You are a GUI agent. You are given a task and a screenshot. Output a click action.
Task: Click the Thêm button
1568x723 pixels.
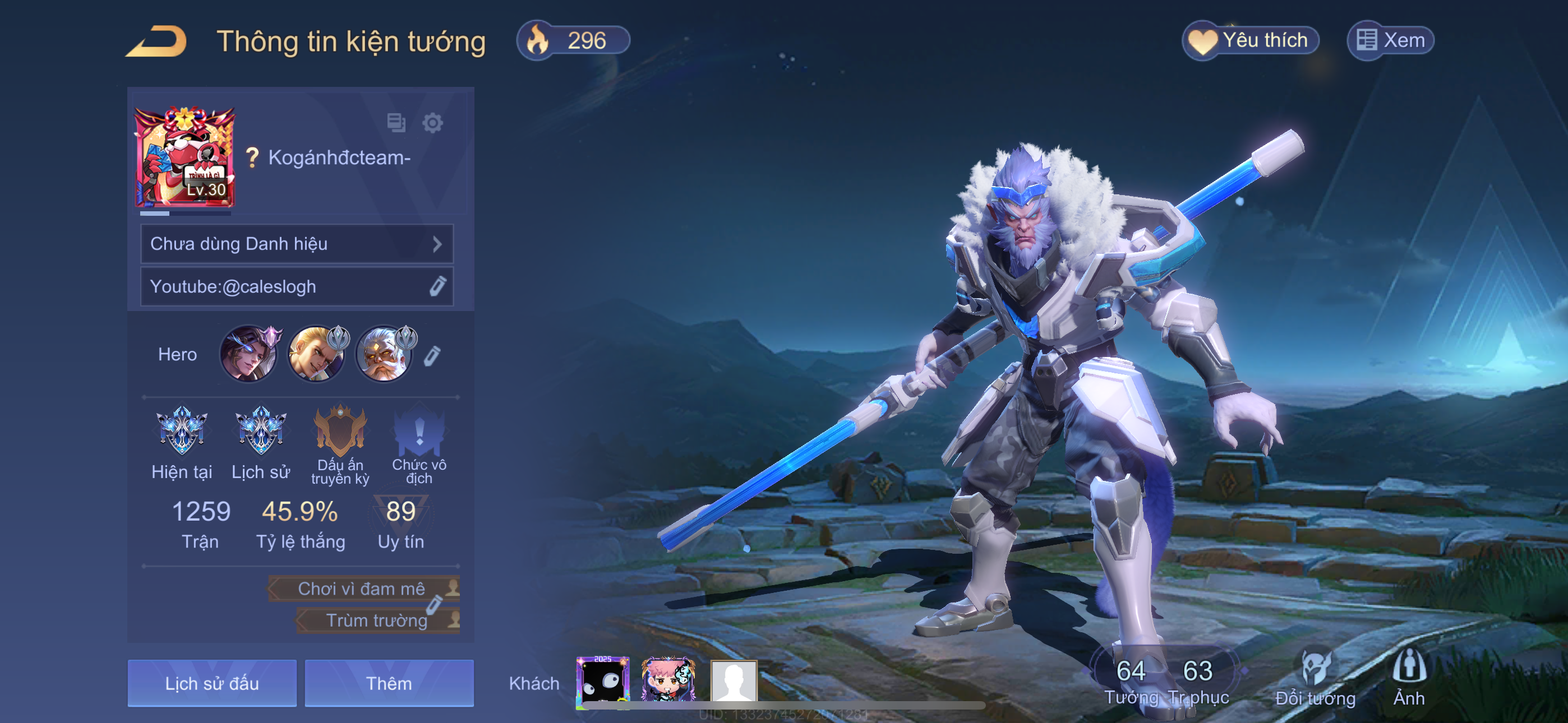(x=389, y=683)
